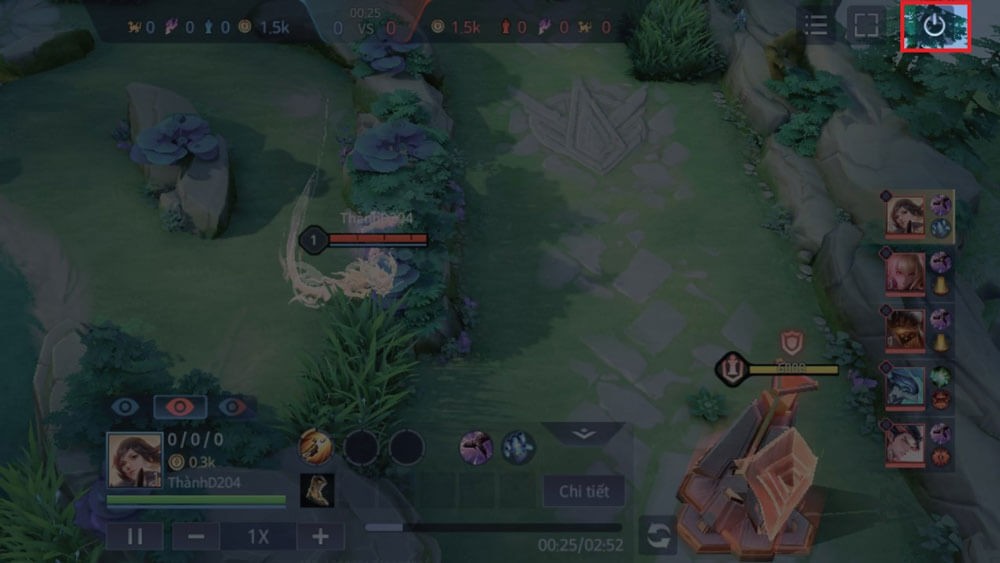The width and height of the screenshot is (1000, 563).
Task: Collapse the panel with the down-arrow tab
Action: 584,434
